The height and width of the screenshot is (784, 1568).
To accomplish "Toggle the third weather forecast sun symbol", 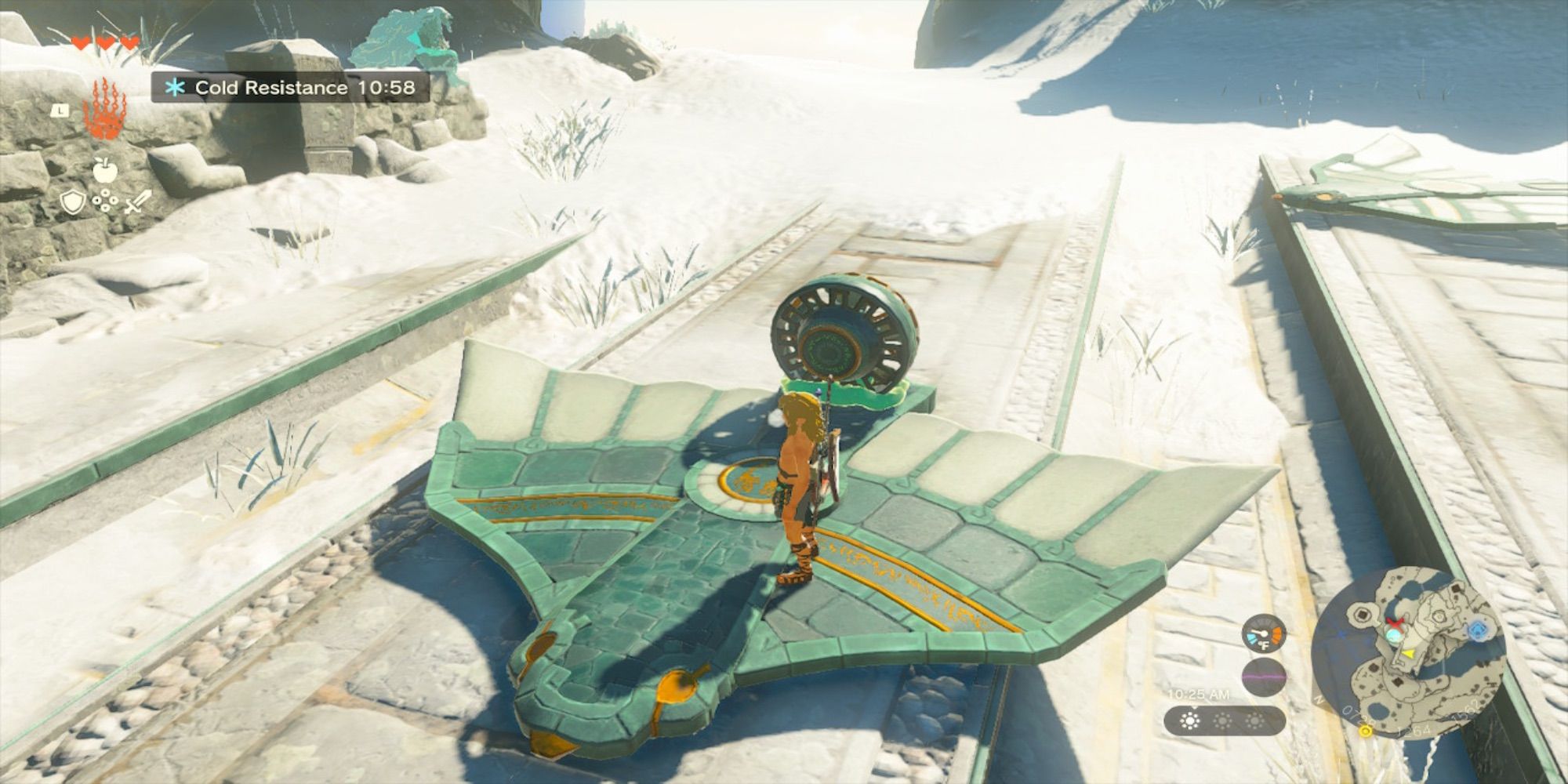I will 1256,720.
